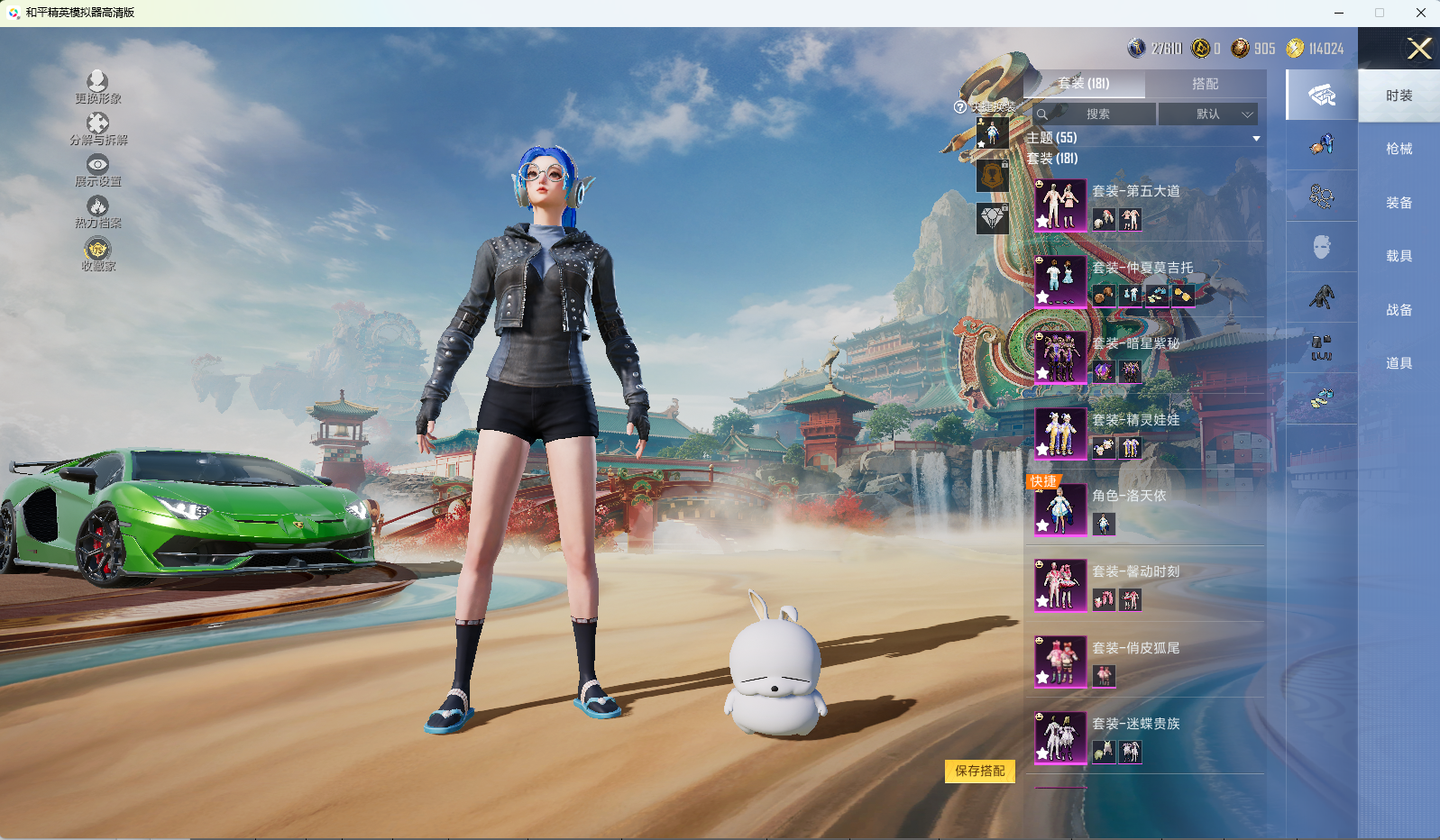Open the 收藏家 collector icon
The image size is (1440, 840).
click(97, 253)
